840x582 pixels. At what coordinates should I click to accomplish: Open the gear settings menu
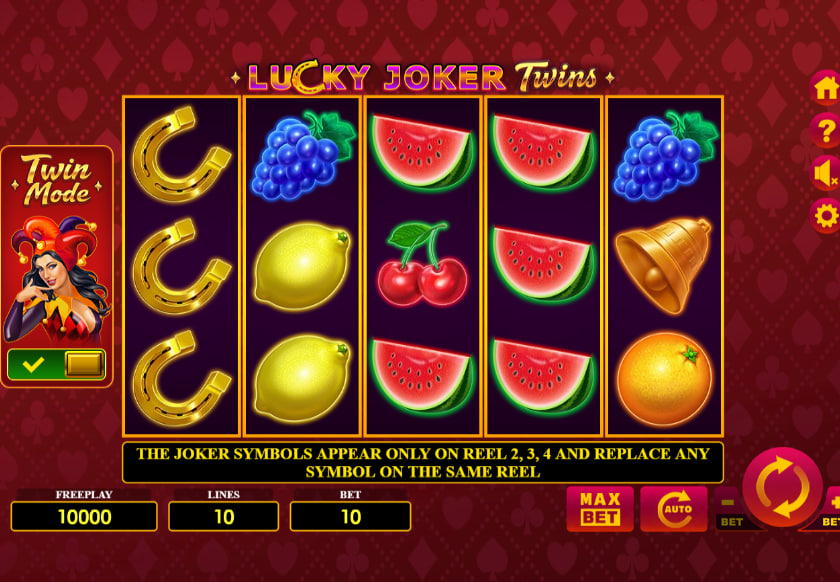[826, 215]
